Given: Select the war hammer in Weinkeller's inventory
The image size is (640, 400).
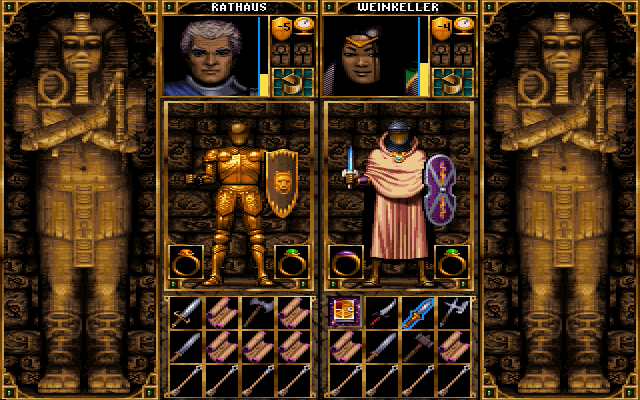Looking at the screenshot, I should coord(416,346).
